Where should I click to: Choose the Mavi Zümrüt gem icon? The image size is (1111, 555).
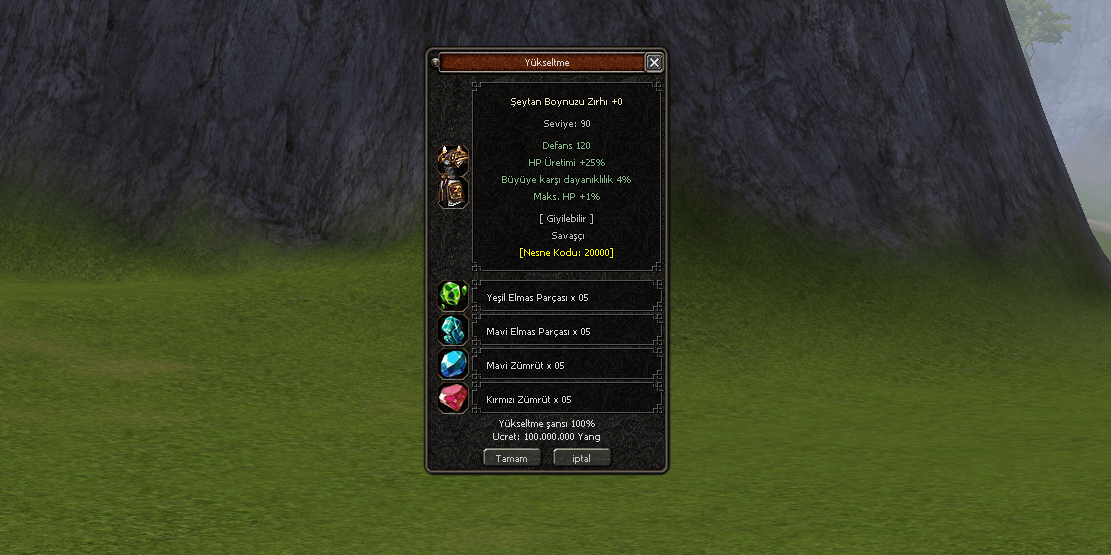point(453,364)
